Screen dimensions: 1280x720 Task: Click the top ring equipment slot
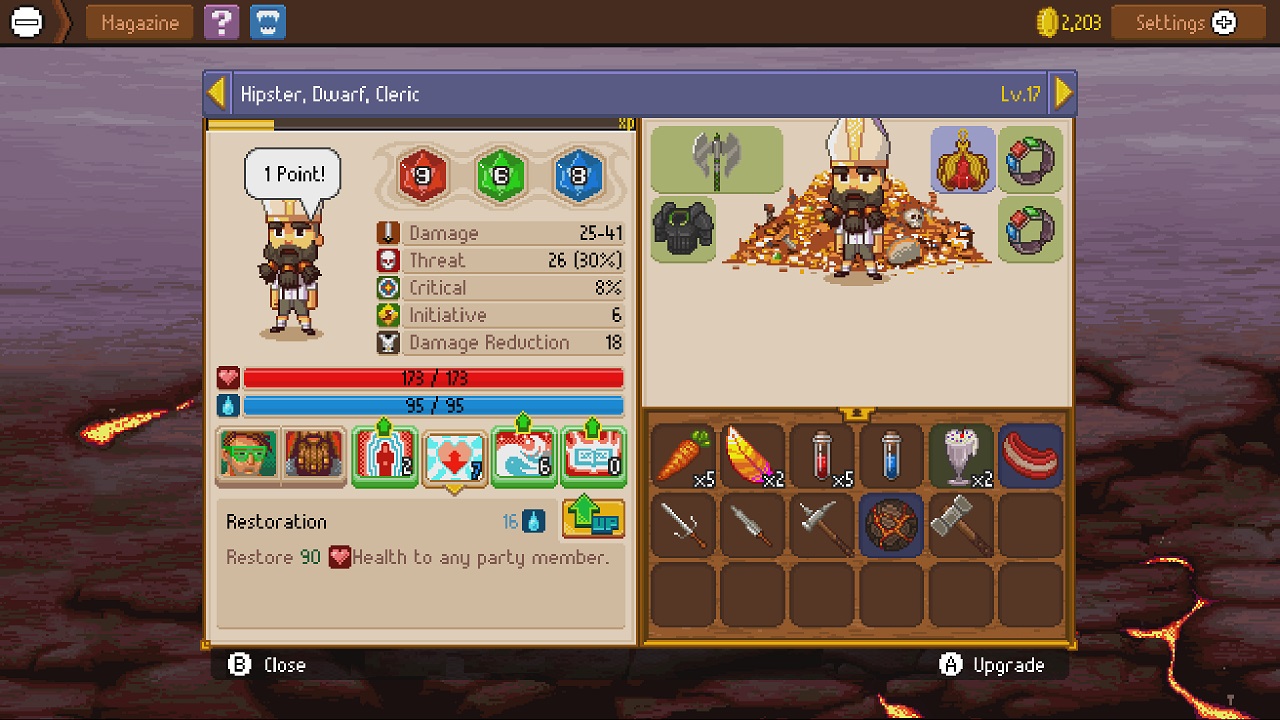(x=1031, y=160)
